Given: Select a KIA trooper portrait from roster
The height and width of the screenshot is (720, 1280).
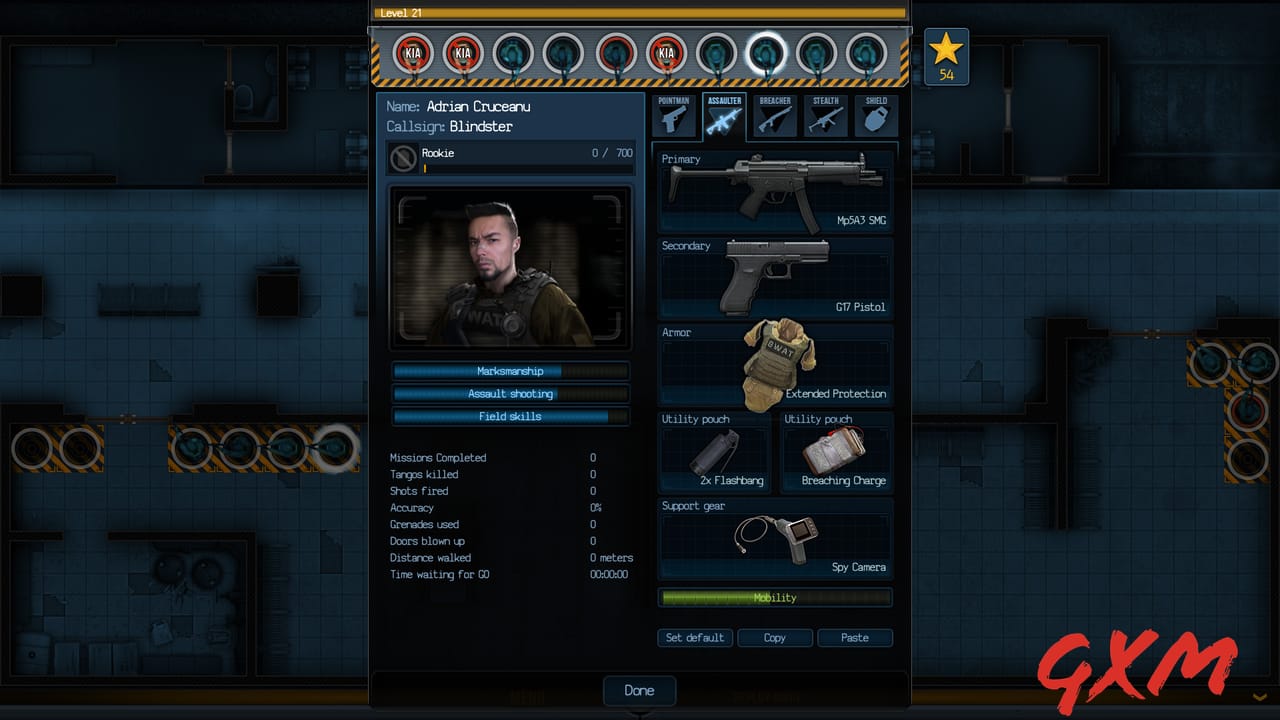Looking at the screenshot, I should coord(413,52).
